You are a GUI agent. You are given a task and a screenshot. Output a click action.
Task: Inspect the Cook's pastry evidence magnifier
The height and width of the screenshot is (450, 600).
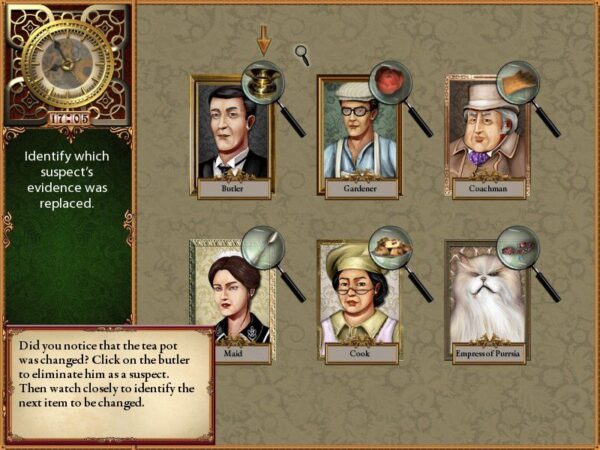pyautogui.click(x=390, y=246)
